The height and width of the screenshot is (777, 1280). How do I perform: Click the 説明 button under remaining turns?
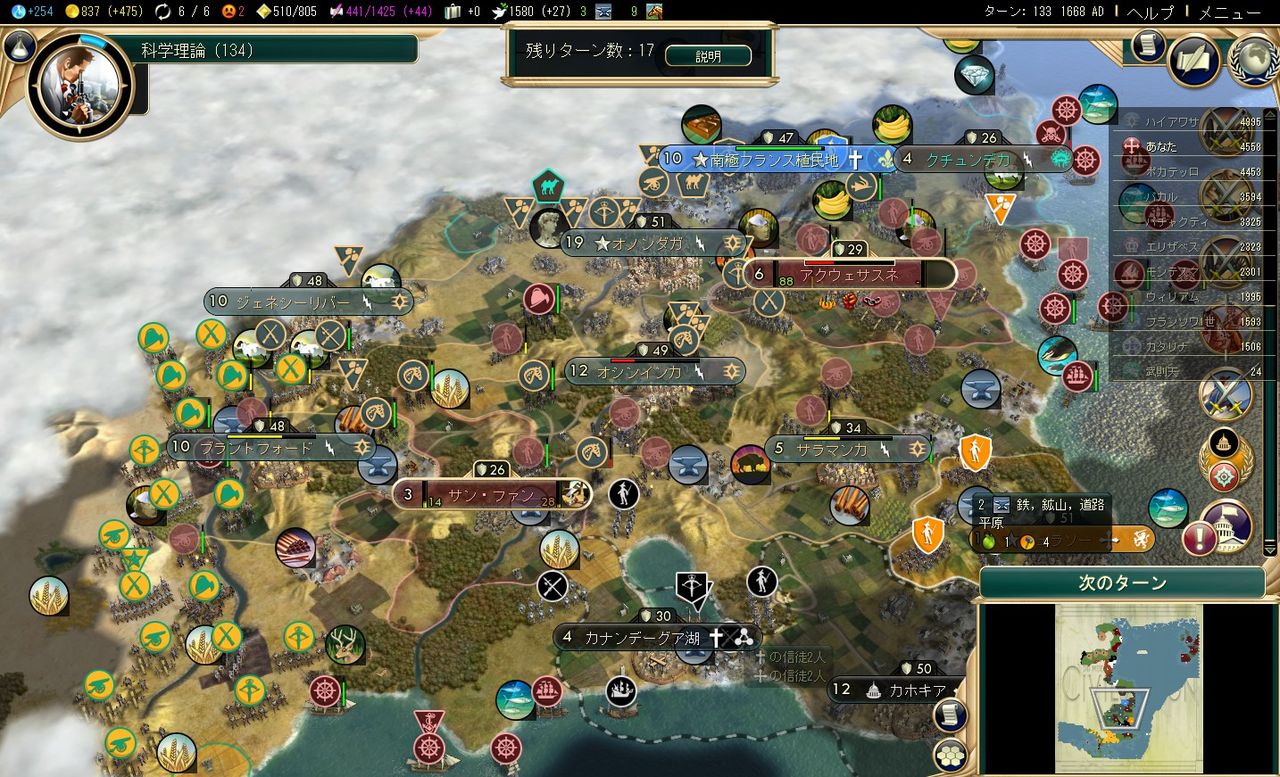pyautogui.click(x=710, y=56)
